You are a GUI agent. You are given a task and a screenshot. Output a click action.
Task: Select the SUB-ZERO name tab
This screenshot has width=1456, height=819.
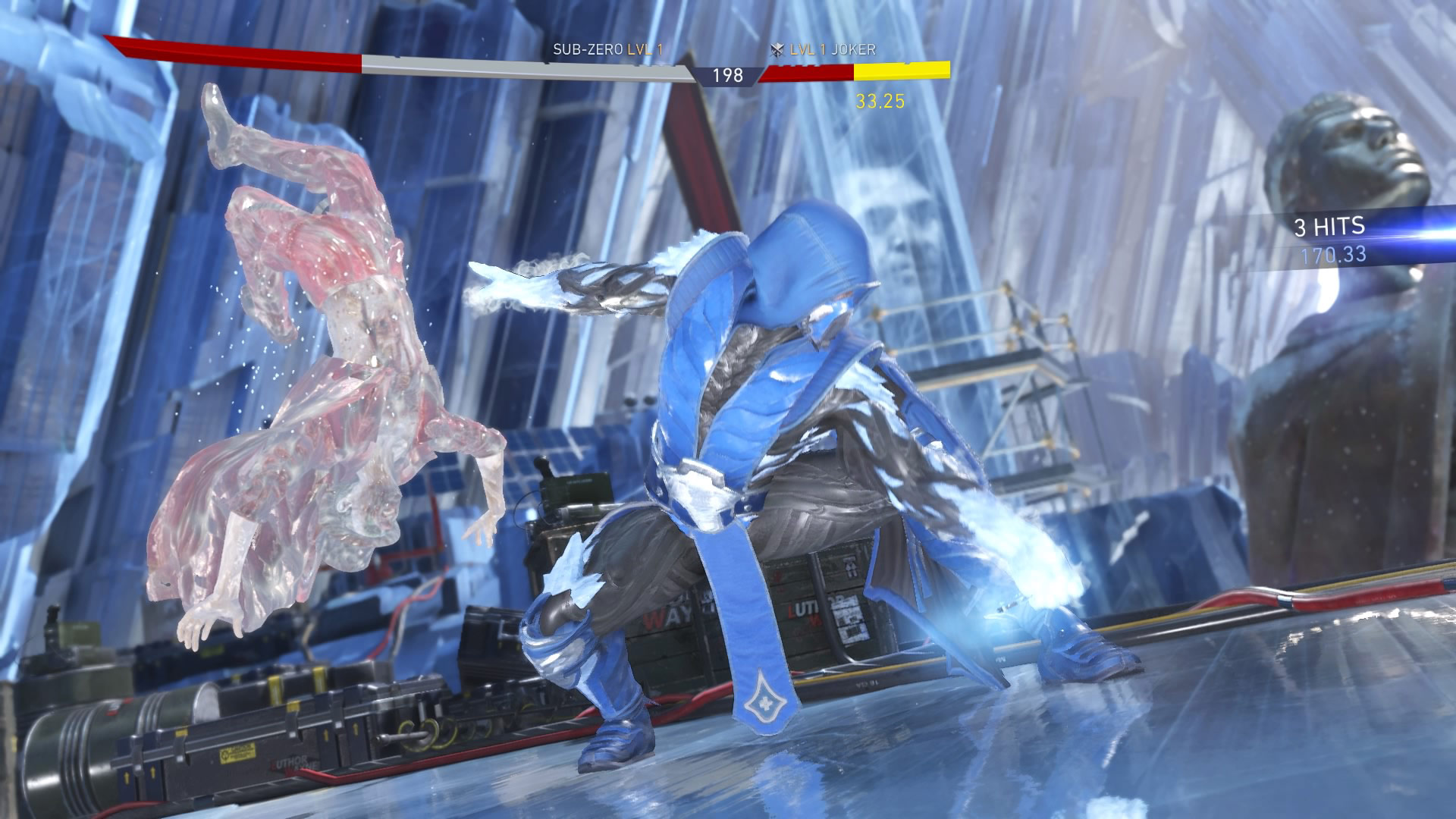point(590,49)
